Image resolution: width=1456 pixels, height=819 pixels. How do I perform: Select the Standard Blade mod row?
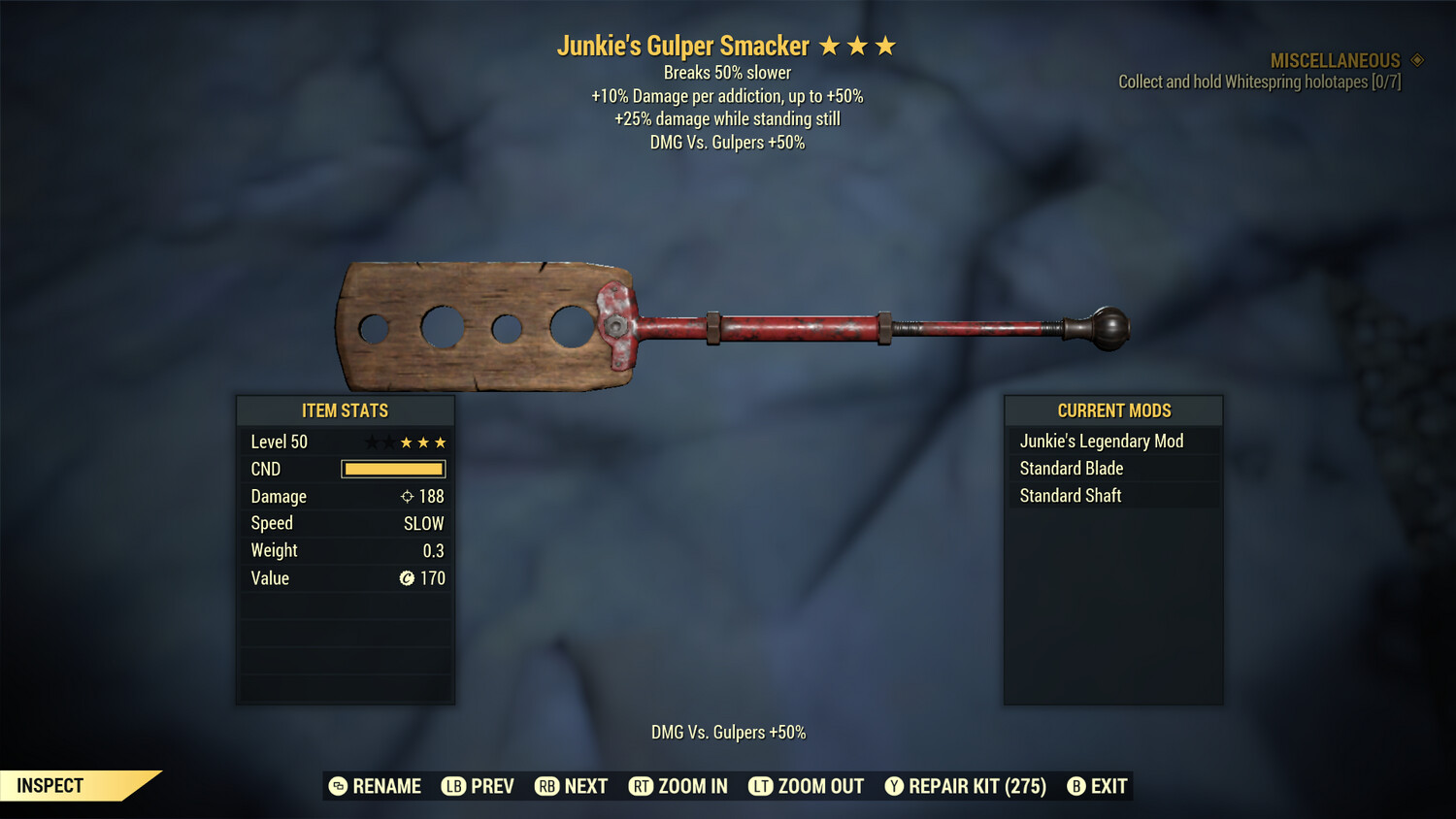click(1072, 469)
